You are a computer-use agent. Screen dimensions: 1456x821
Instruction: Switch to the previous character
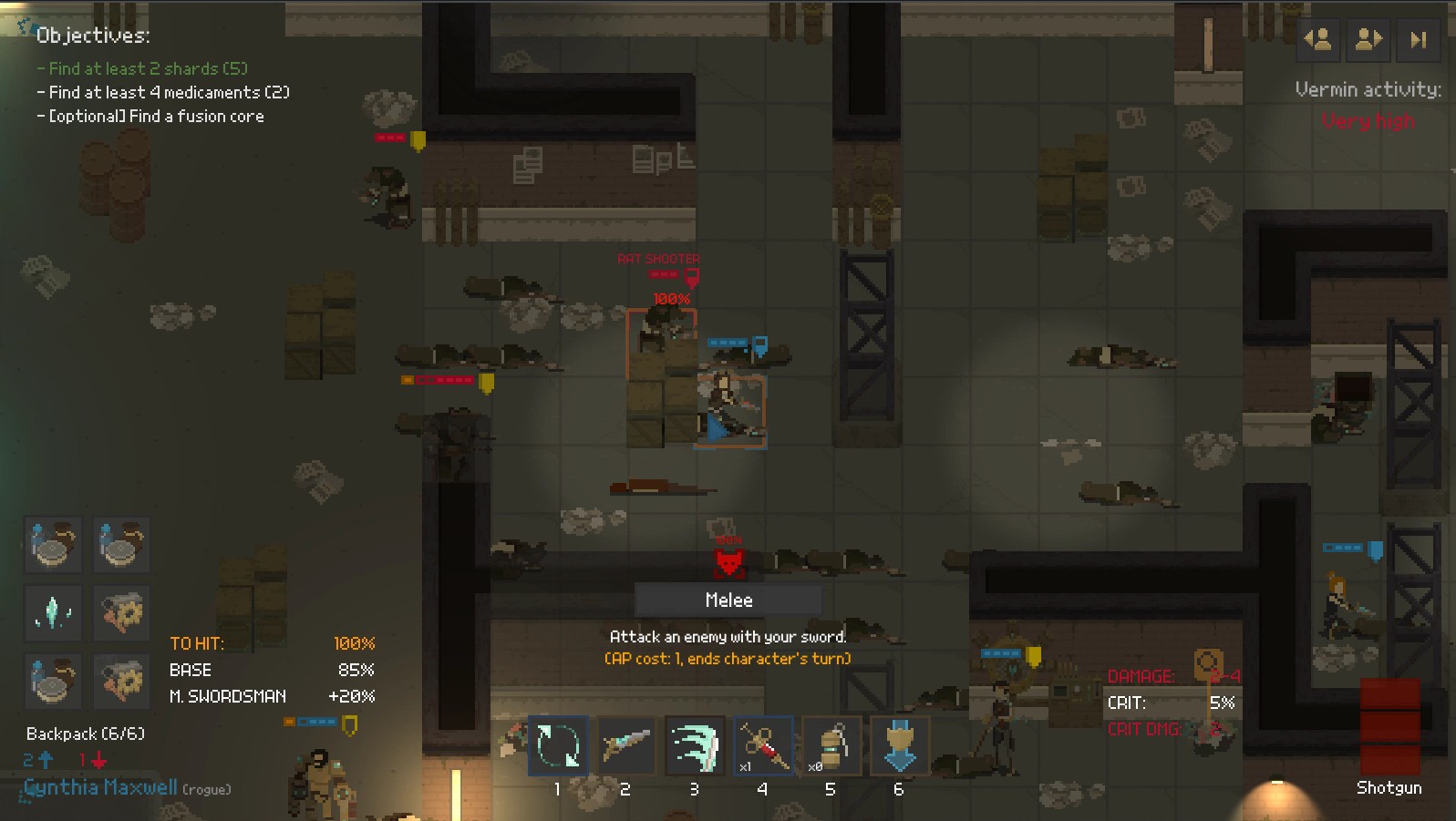(x=1317, y=39)
